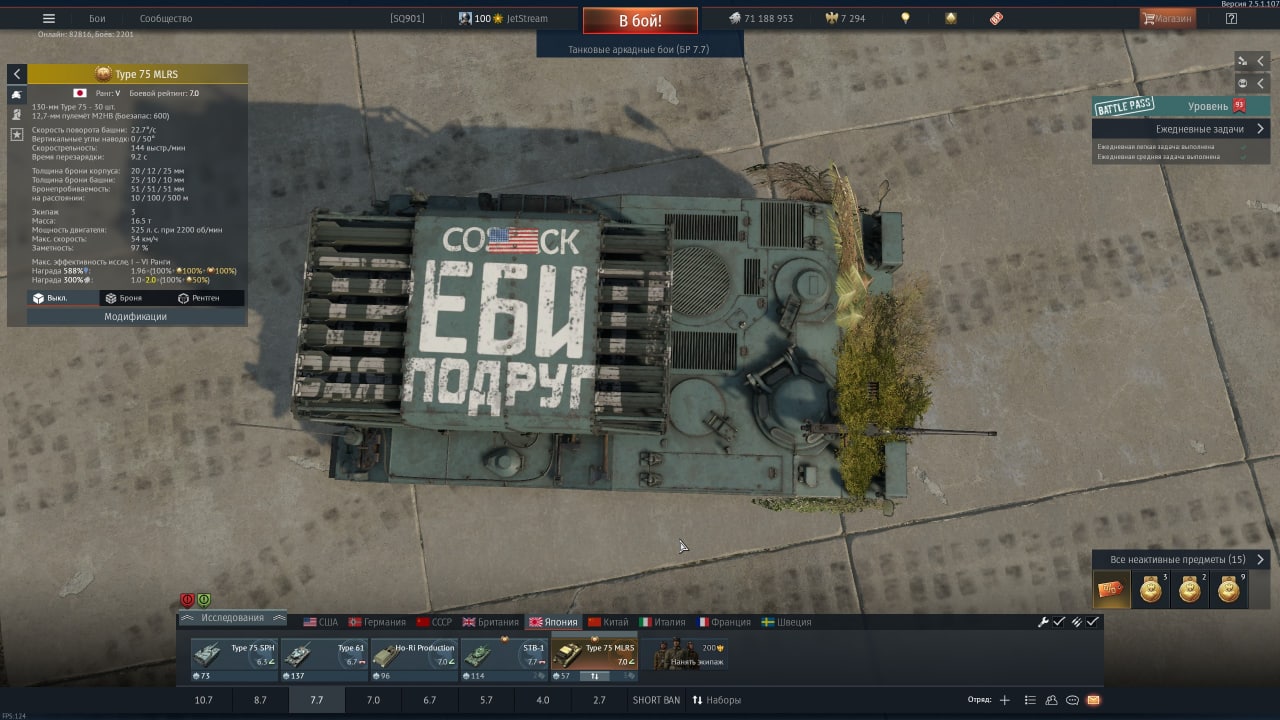The image size is (1280, 720).
Task: Select the США nation tab
Action: coord(321,622)
